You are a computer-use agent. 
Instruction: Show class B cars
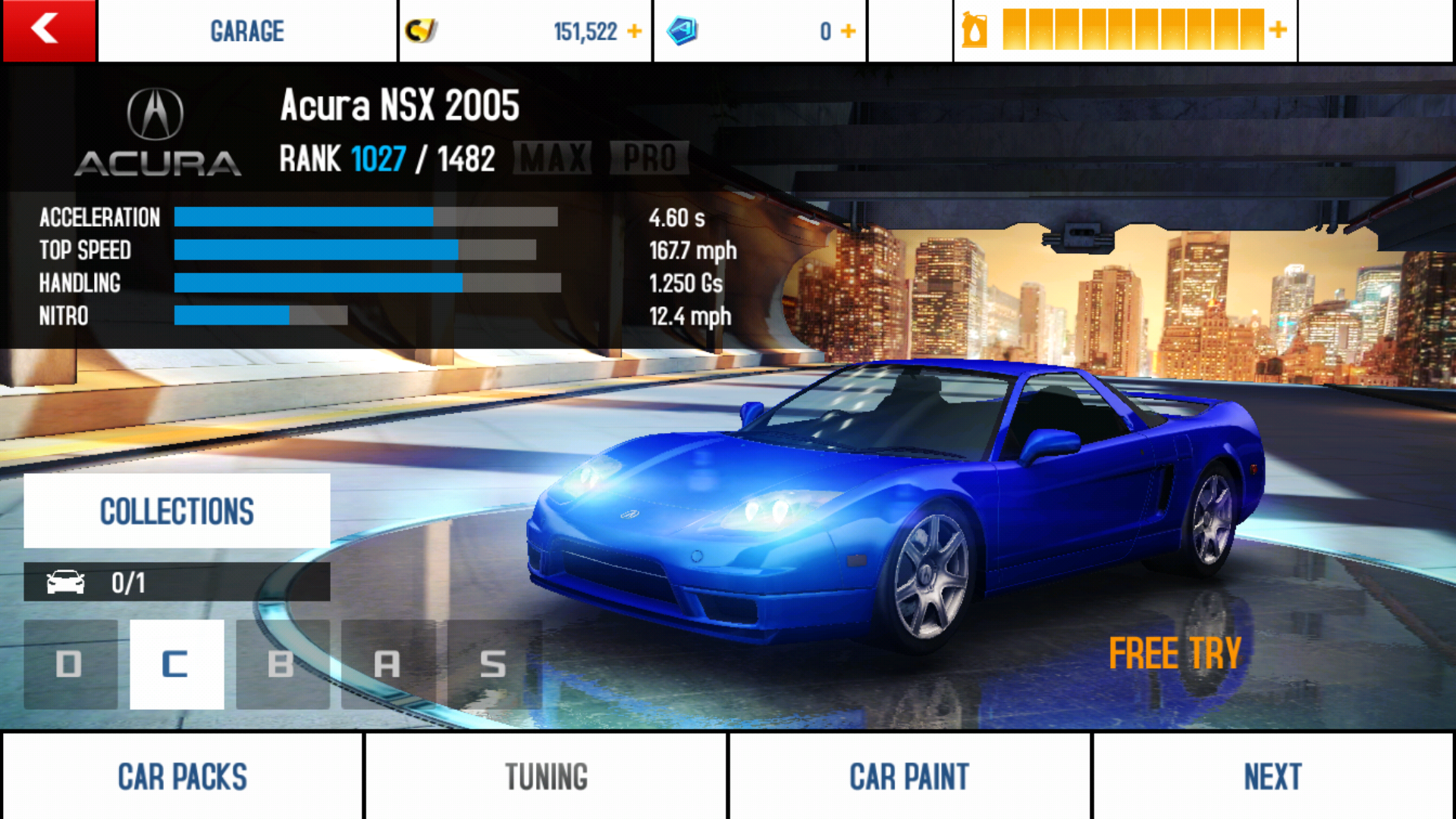click(x=282, y=664)
